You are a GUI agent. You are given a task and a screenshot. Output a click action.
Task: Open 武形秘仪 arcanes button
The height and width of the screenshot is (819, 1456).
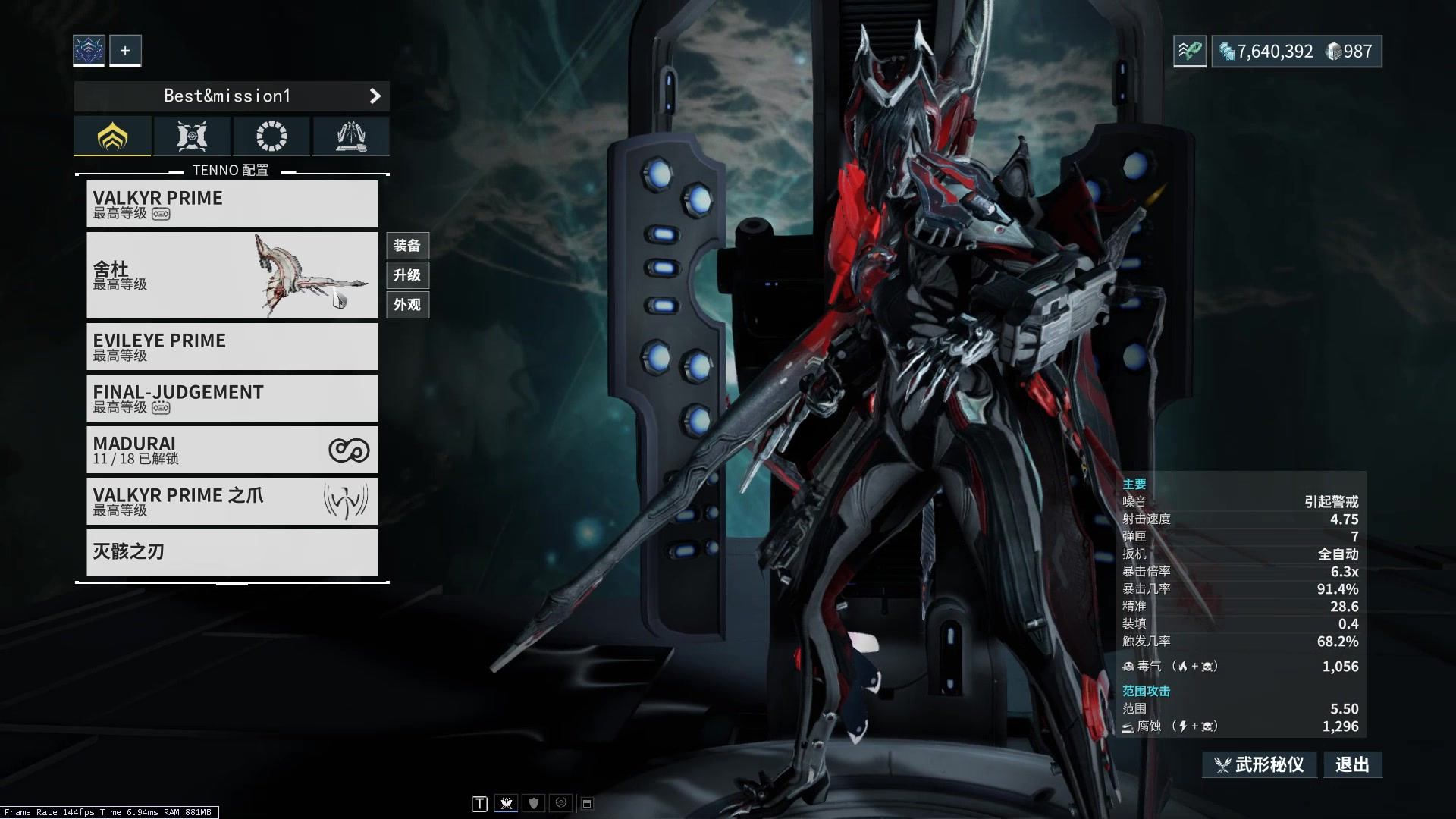coord(1260,764)
